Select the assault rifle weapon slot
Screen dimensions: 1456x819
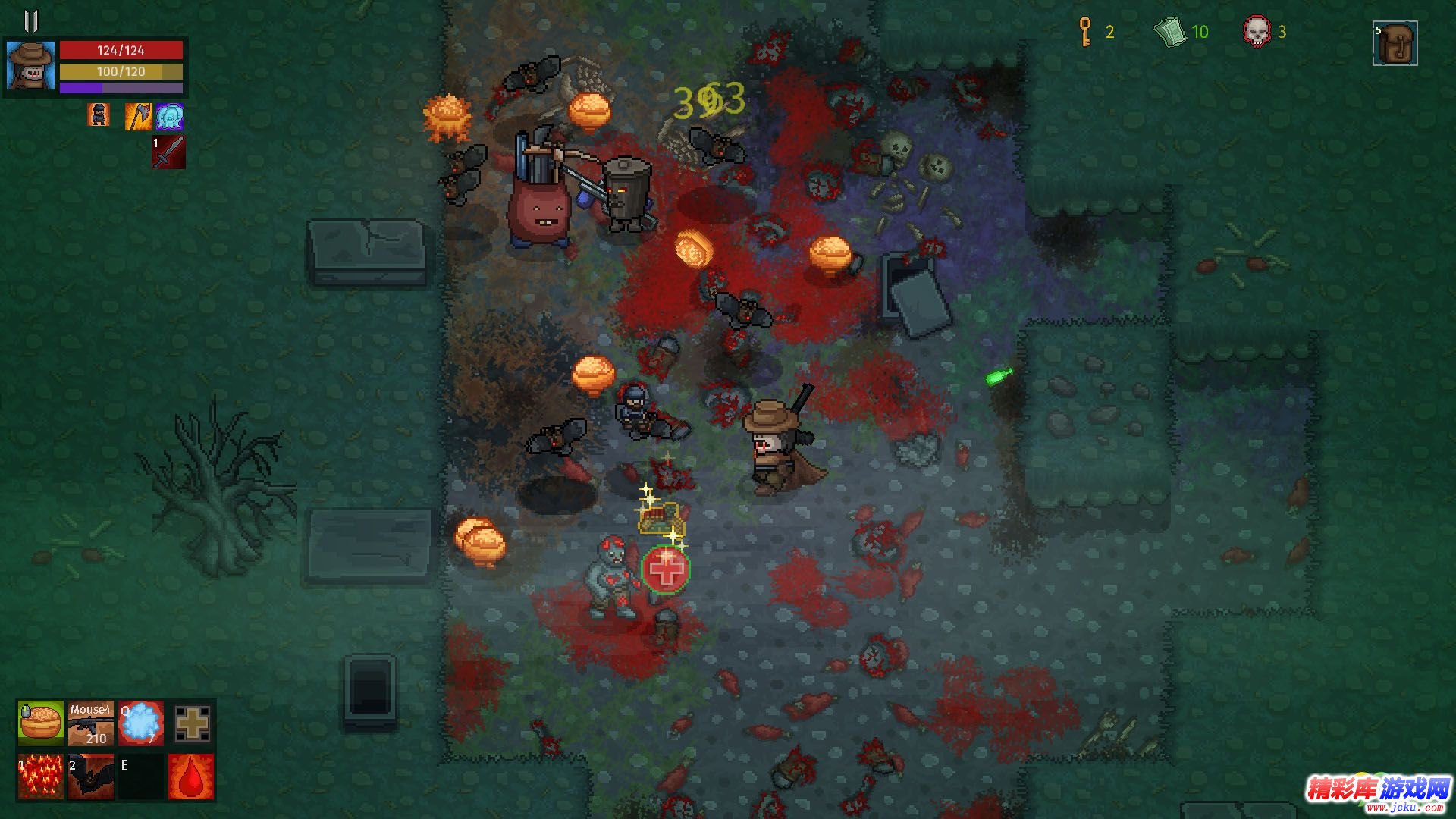pos(91,723)
